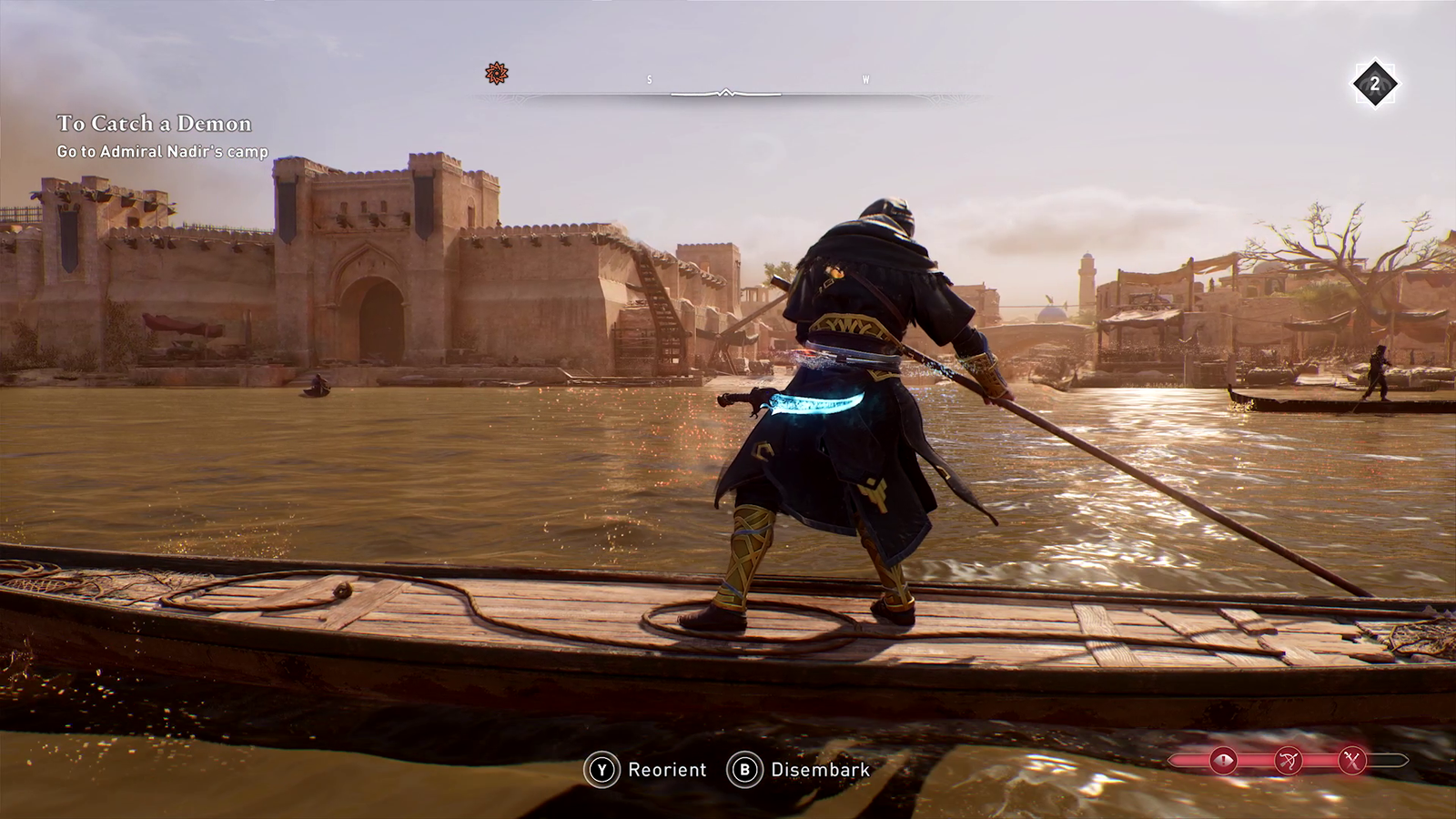The image size is (1456, 819).
Task: Select the orange quest marker on the compass
Action: [496, 73]
